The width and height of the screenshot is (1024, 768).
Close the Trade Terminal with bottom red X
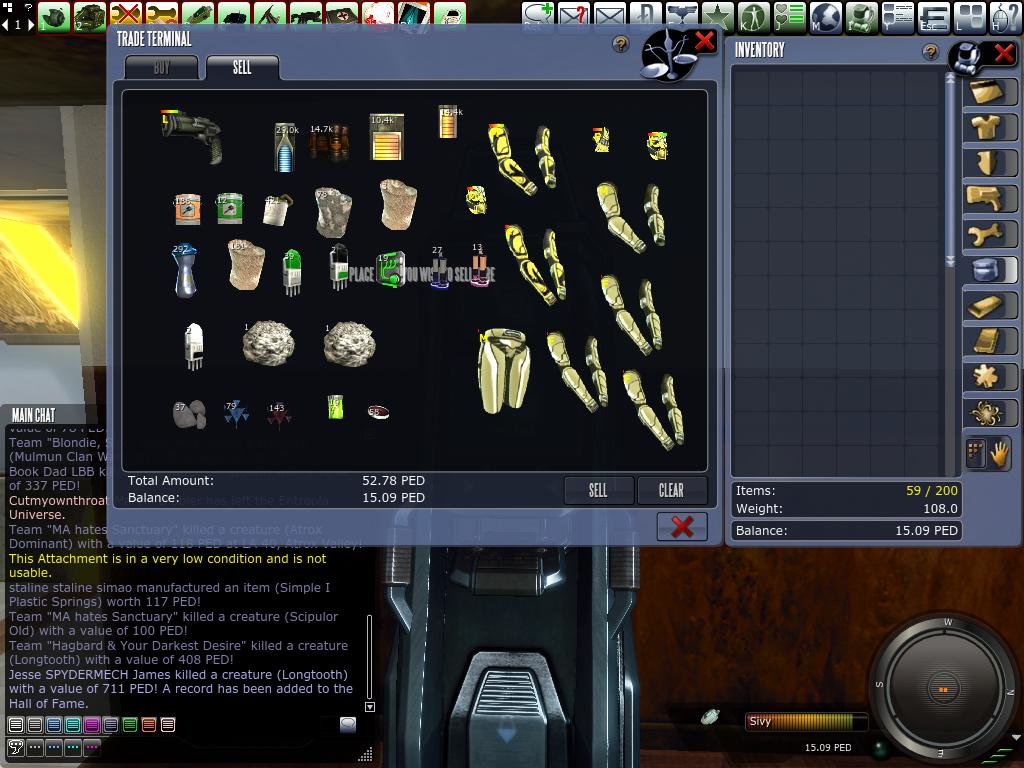[x=682, y=526]
